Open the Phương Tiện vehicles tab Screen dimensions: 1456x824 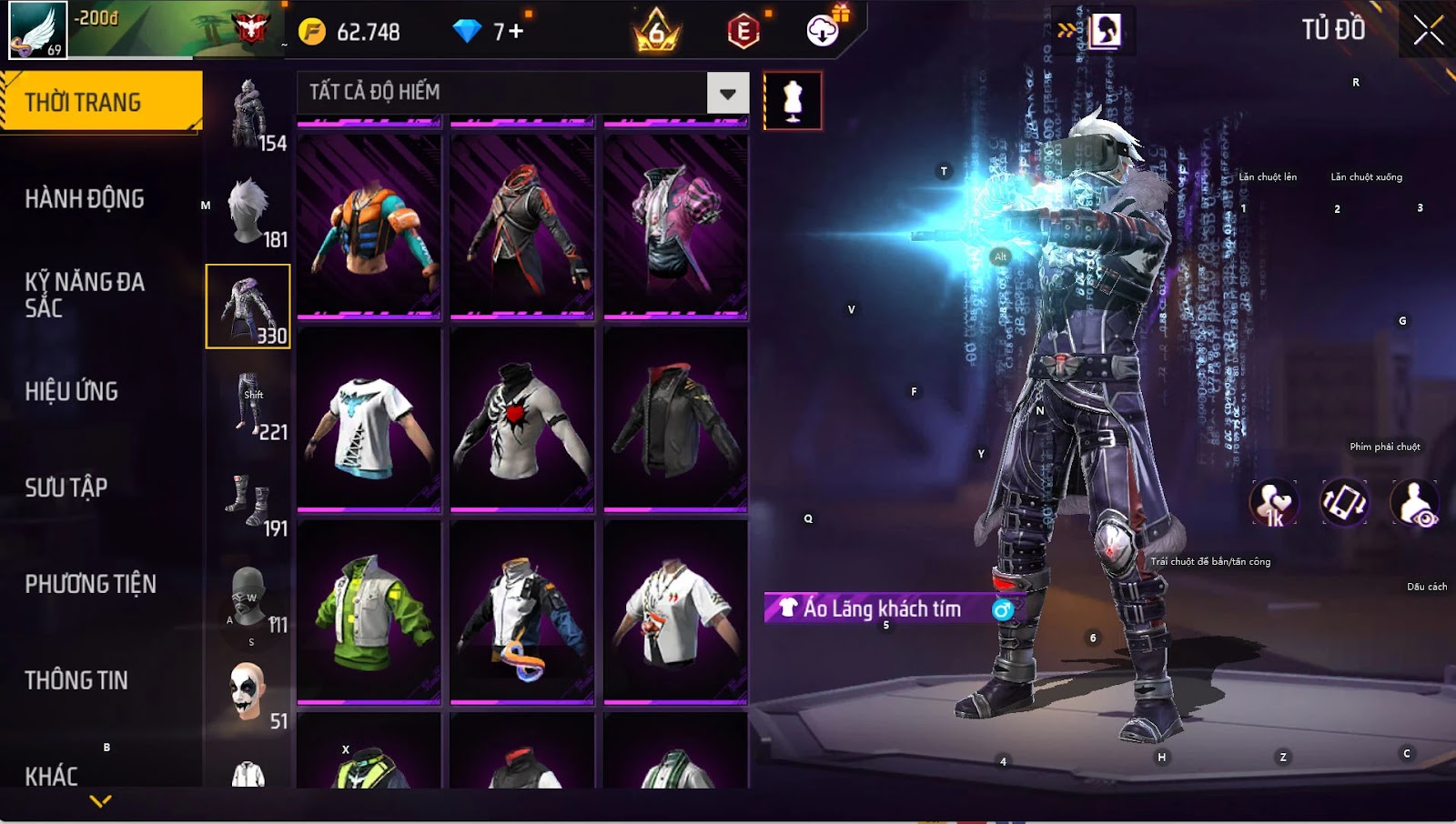[91, 584]
